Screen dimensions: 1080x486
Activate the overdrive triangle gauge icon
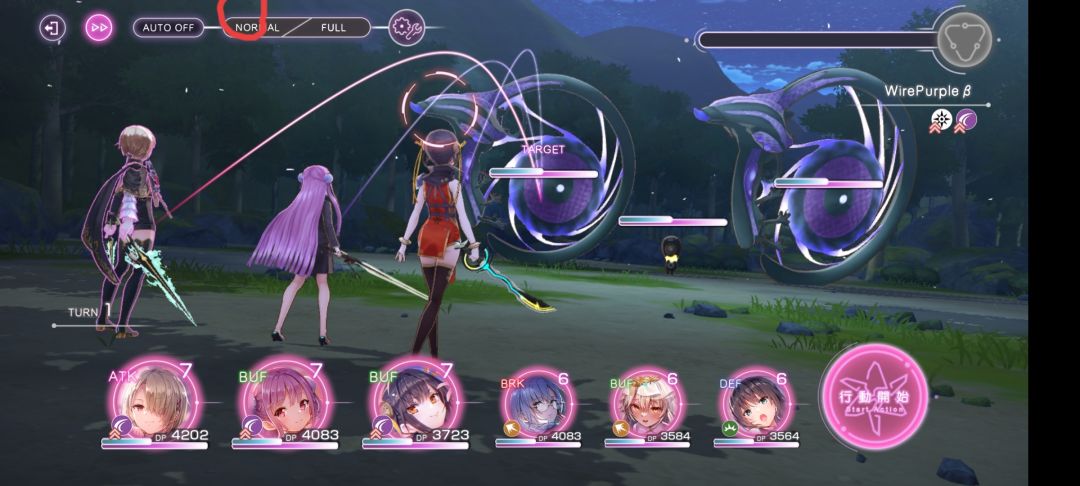coord(962,40)
